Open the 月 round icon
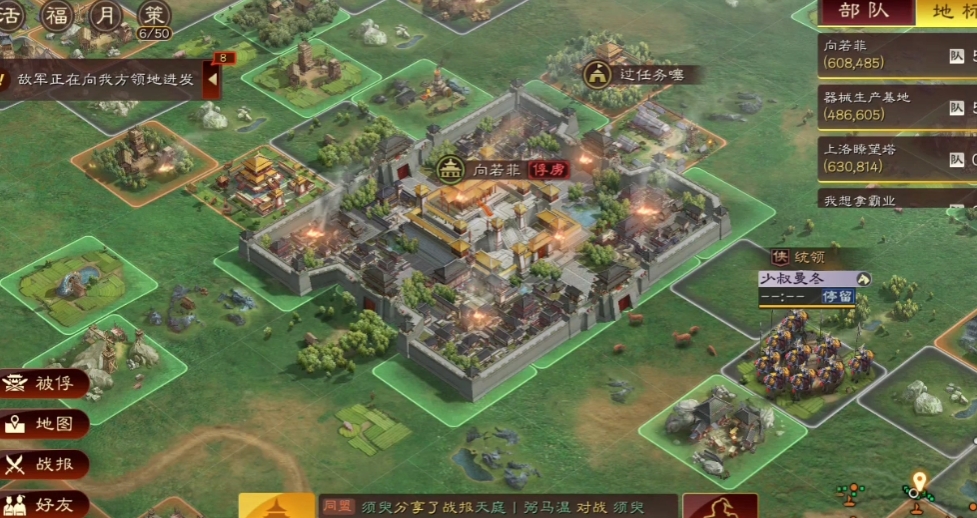977x518 pixels. click(106, 16)
